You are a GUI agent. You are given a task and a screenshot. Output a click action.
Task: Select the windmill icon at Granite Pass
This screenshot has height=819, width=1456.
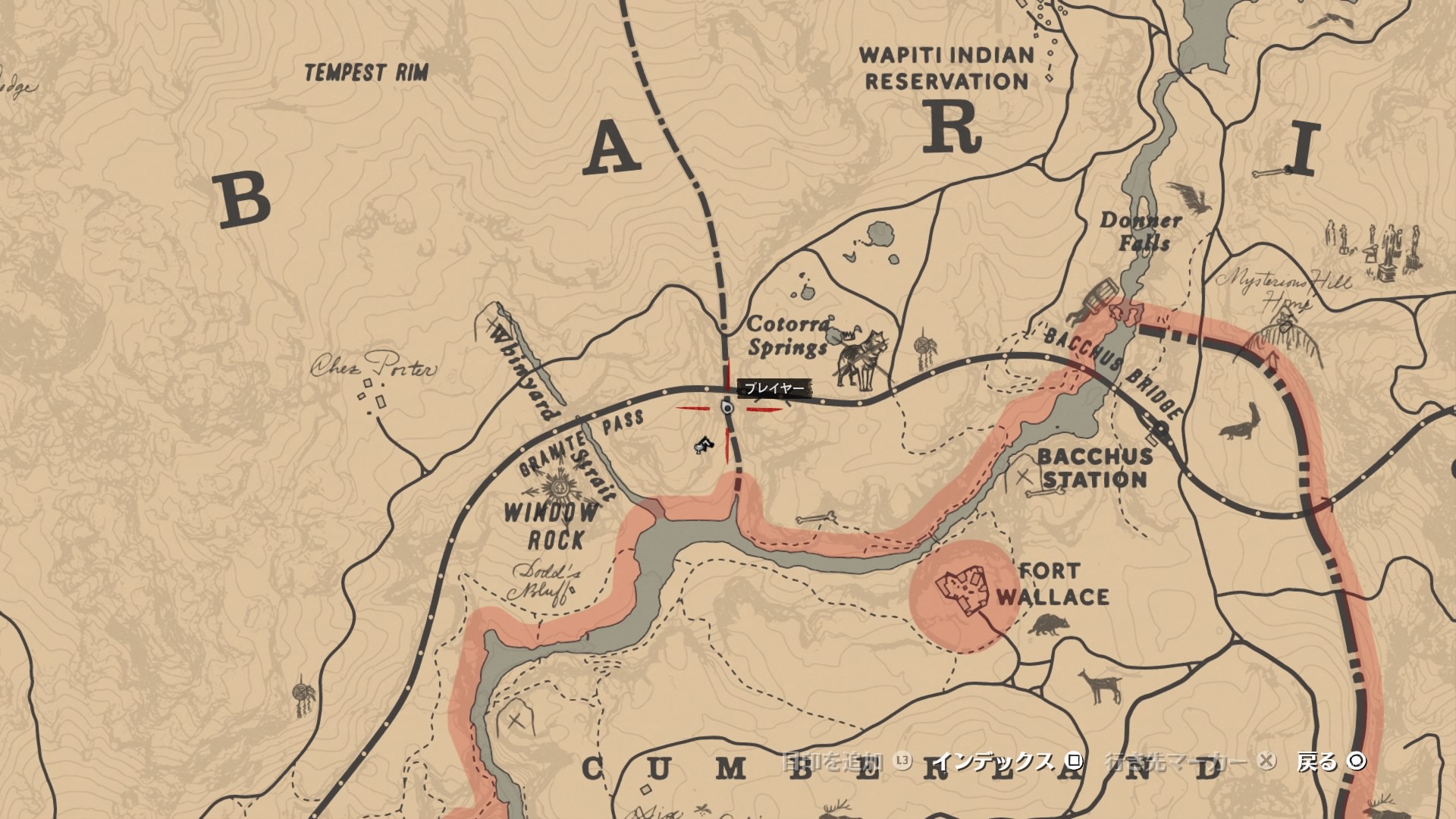click(557, 485)
